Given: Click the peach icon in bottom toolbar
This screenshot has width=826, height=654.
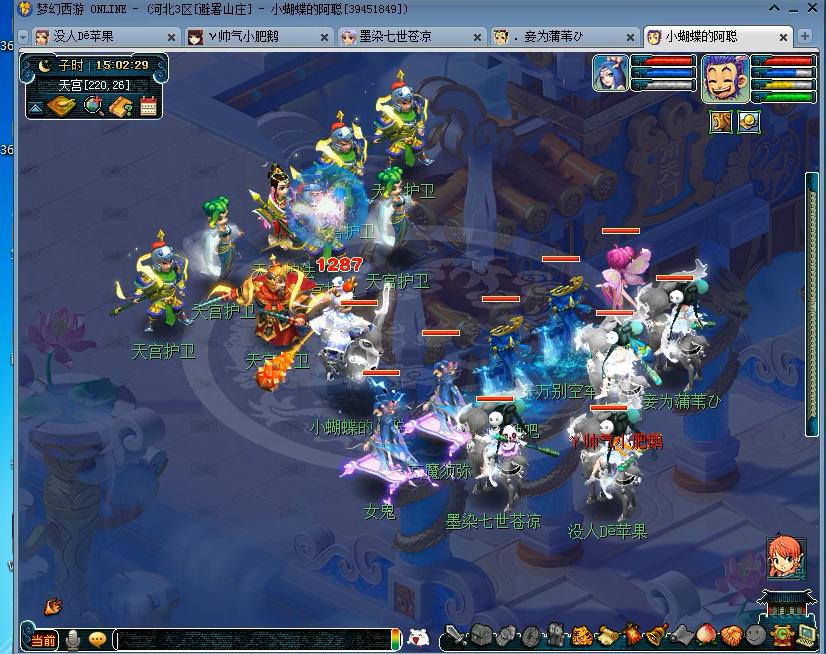Looking at the screenshot, I should click(x=706, y=635).
